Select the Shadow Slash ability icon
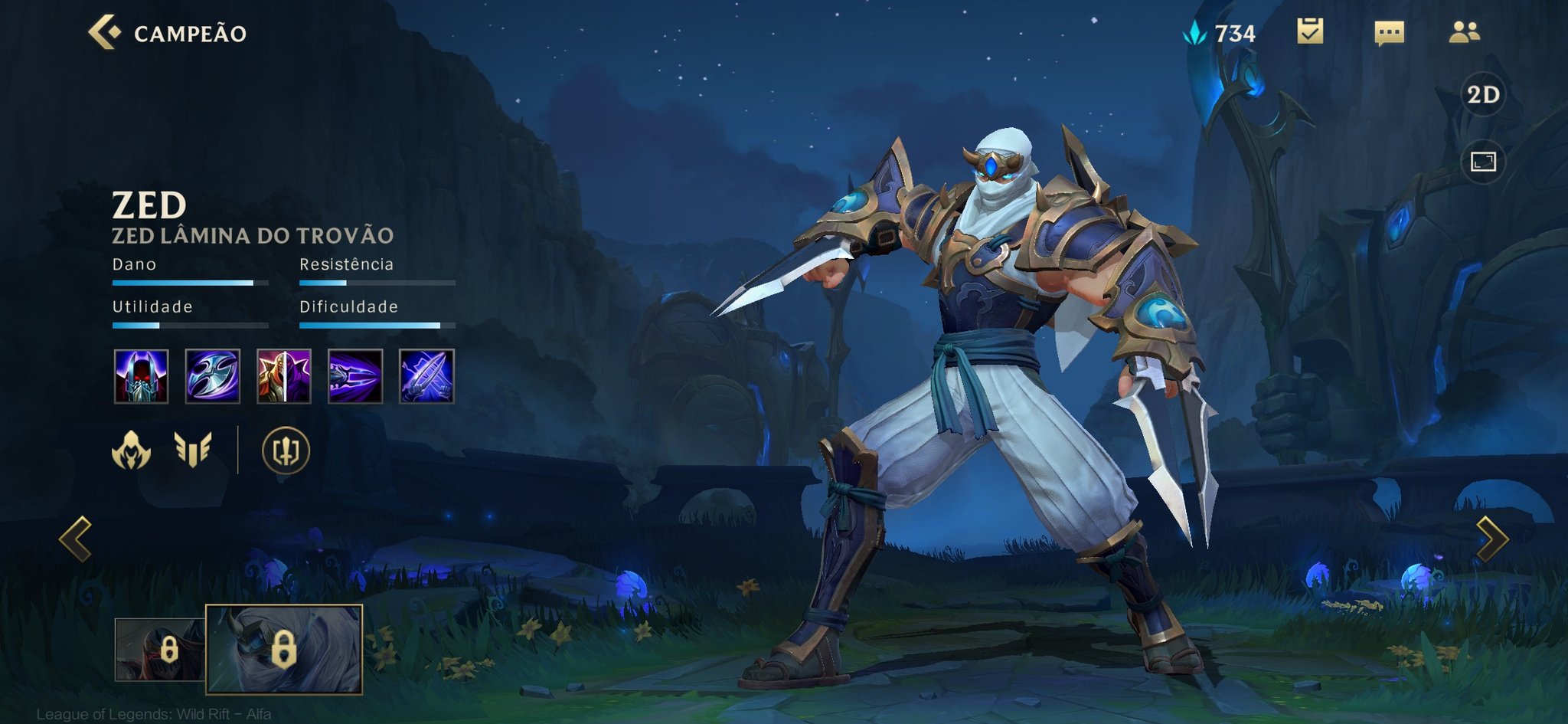Image resolution: width=1568 pixels, height=724 pixels. 355,376
